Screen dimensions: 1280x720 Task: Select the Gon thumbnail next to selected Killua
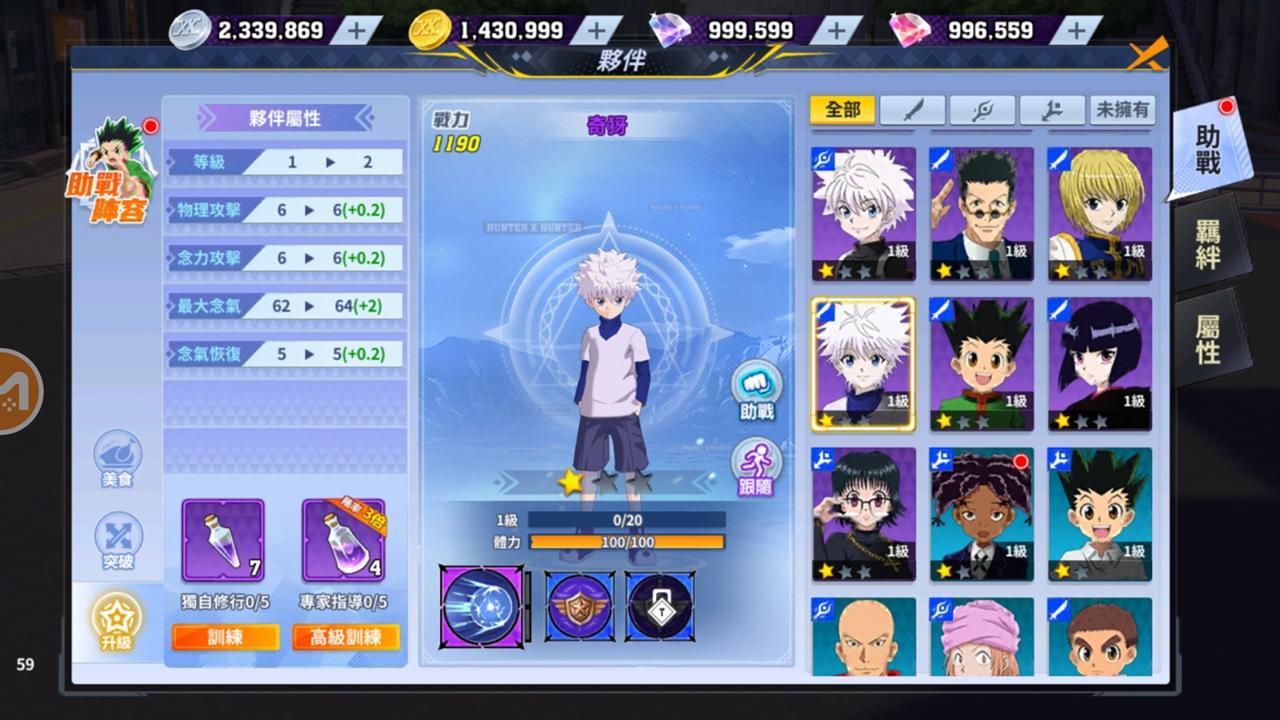tap(981, 364)
